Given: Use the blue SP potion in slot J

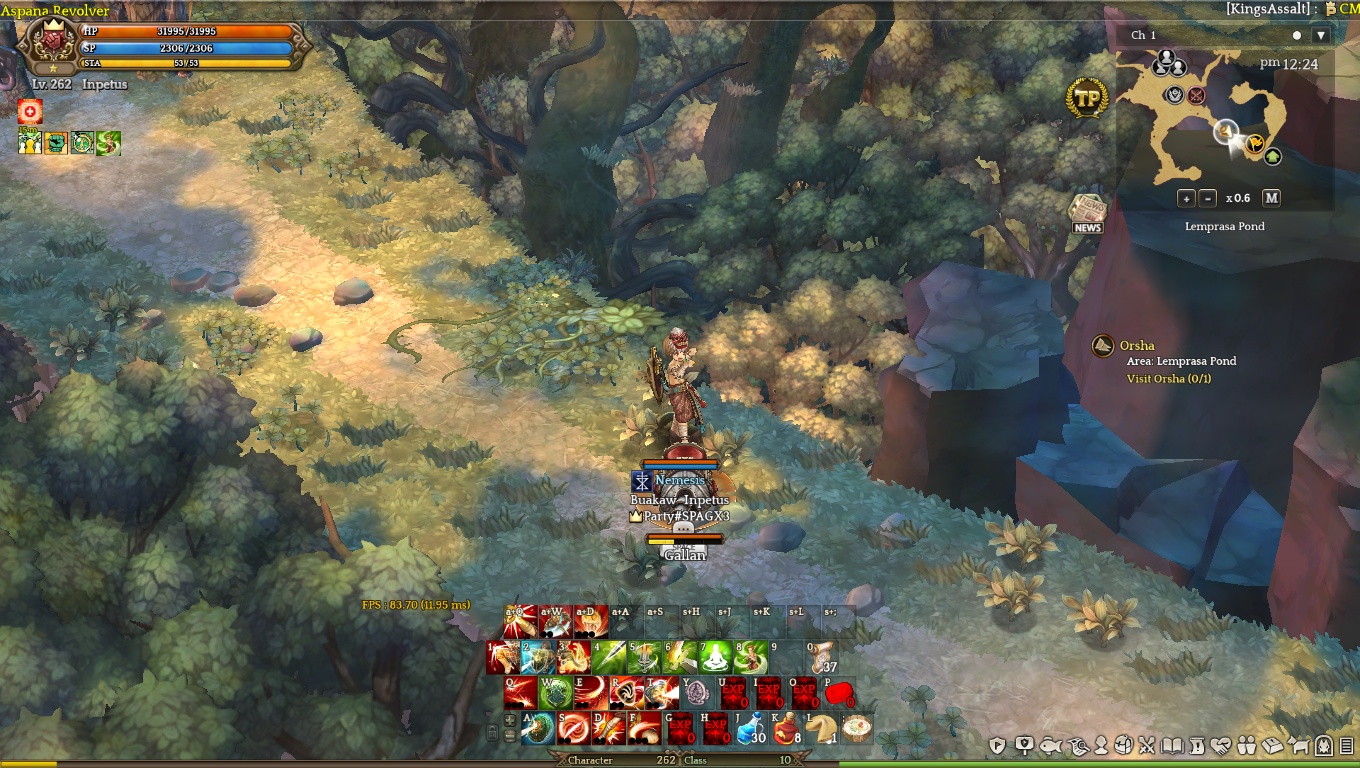Looking at the screenshot, I should coord(750,728).
